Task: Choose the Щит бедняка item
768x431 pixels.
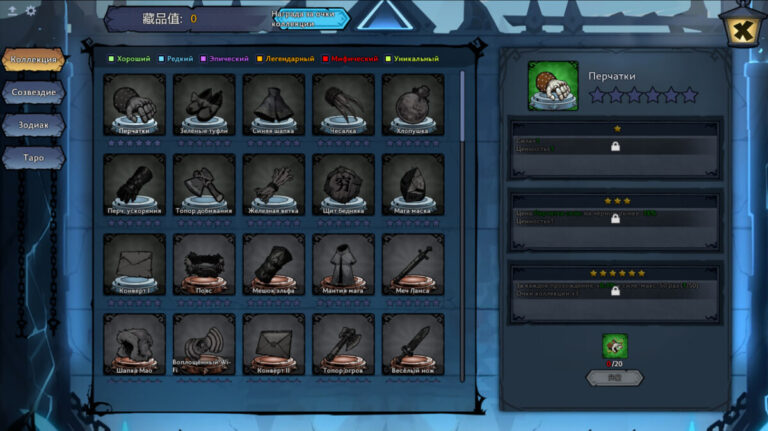Action: (x=343, y=184)
